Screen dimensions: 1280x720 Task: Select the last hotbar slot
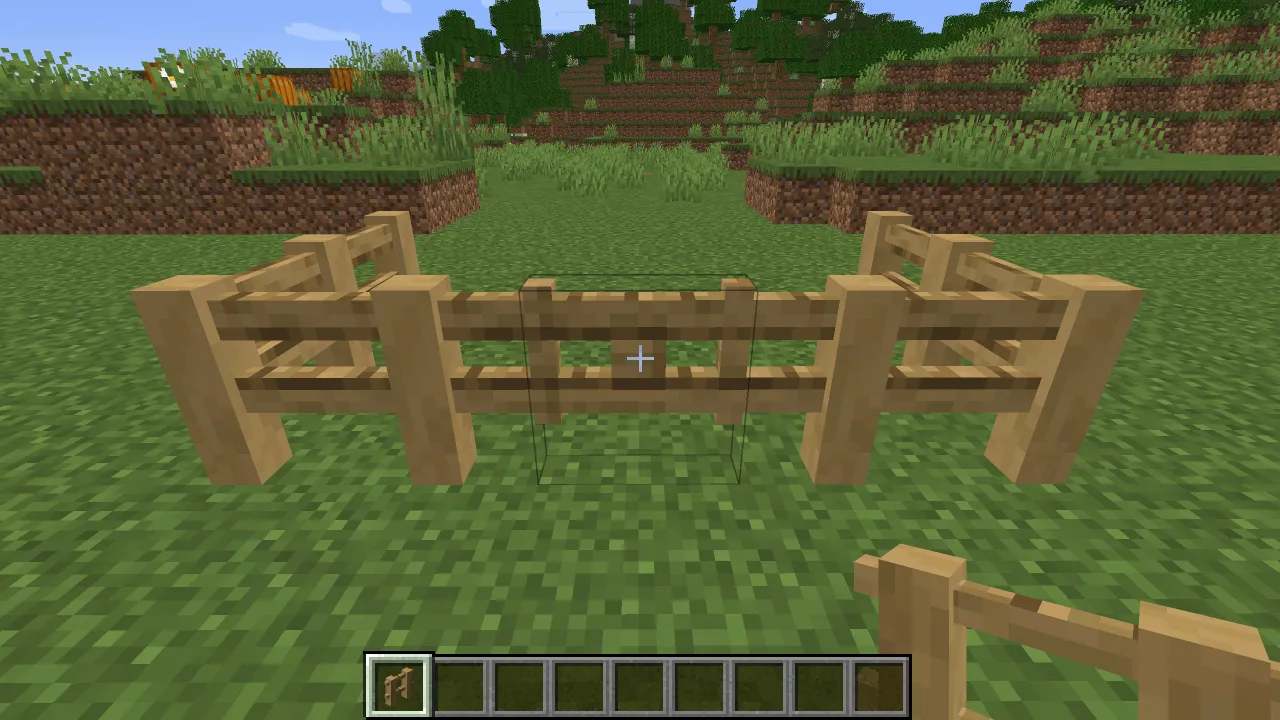(x=878, y=684)
